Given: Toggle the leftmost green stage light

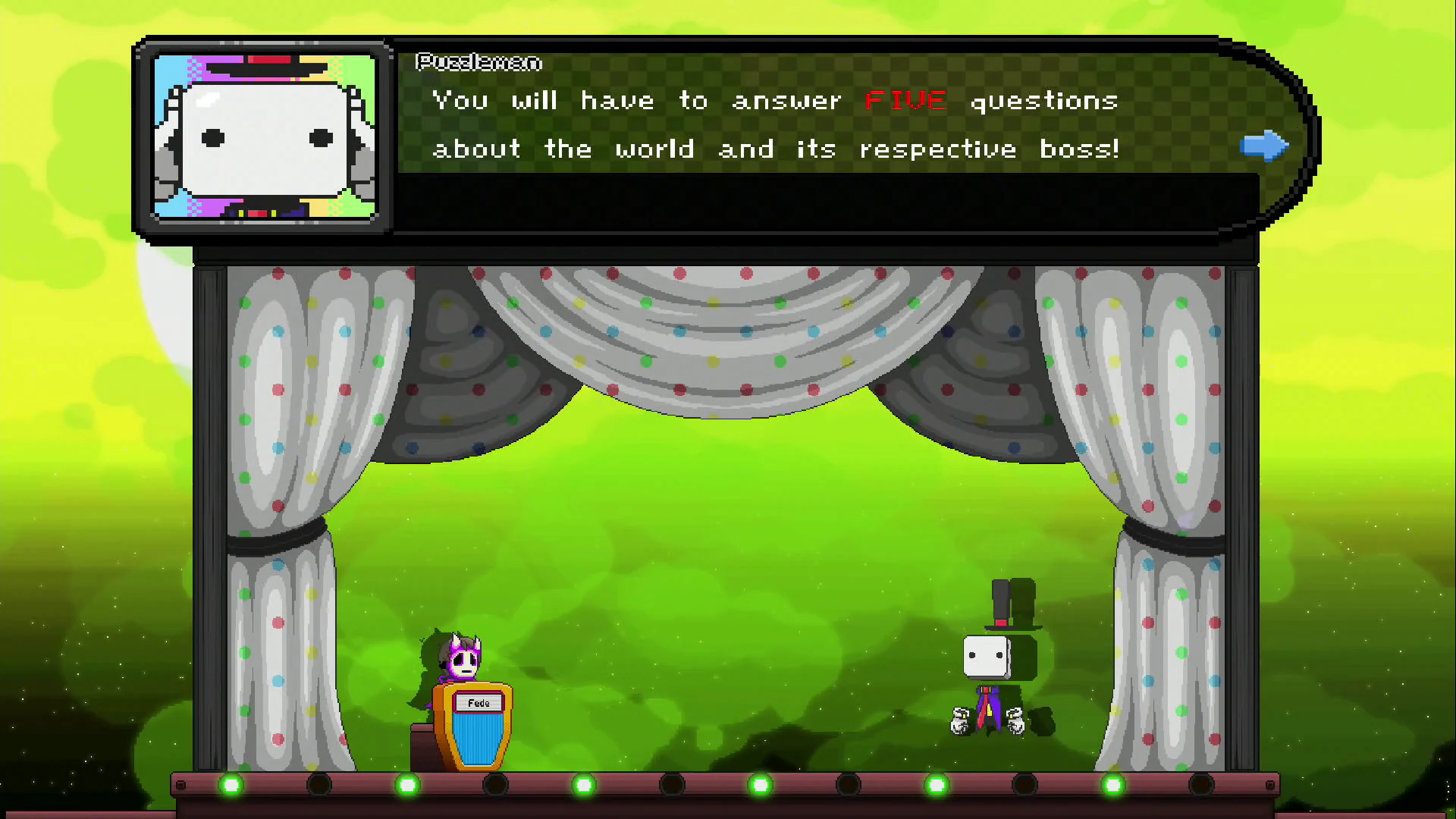Looking at the screenshot, I should click(231, 786).
